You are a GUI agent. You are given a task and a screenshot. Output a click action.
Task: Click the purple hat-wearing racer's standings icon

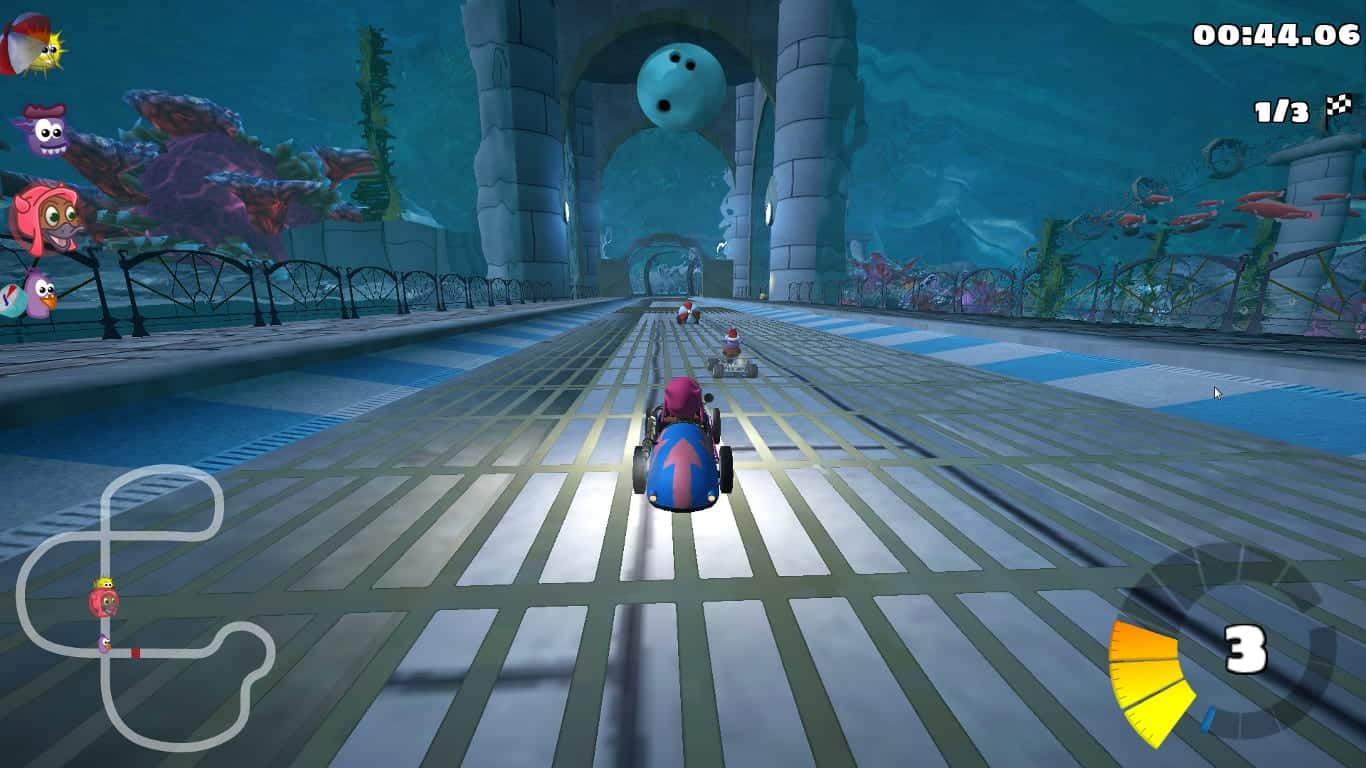click(41, 132)
